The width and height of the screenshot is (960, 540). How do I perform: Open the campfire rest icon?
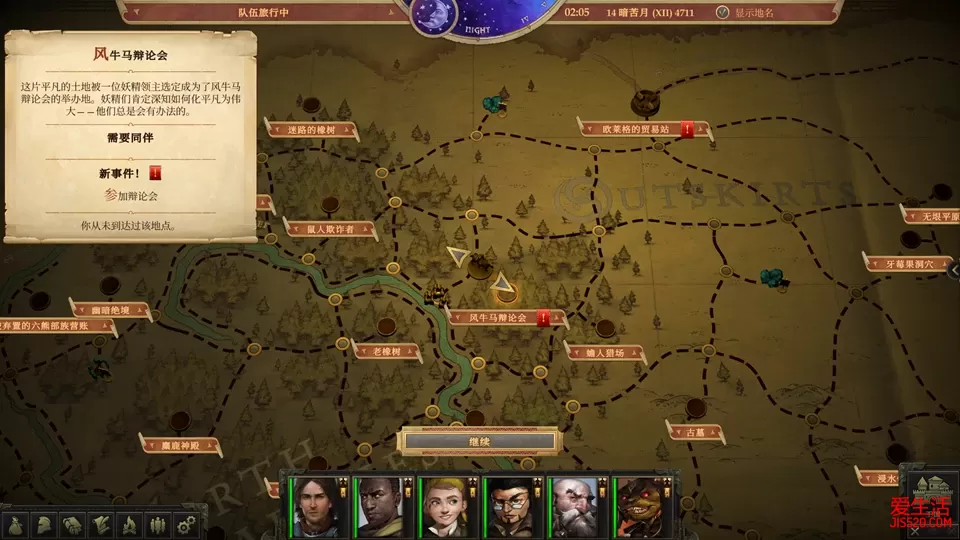tap(128, 523)
